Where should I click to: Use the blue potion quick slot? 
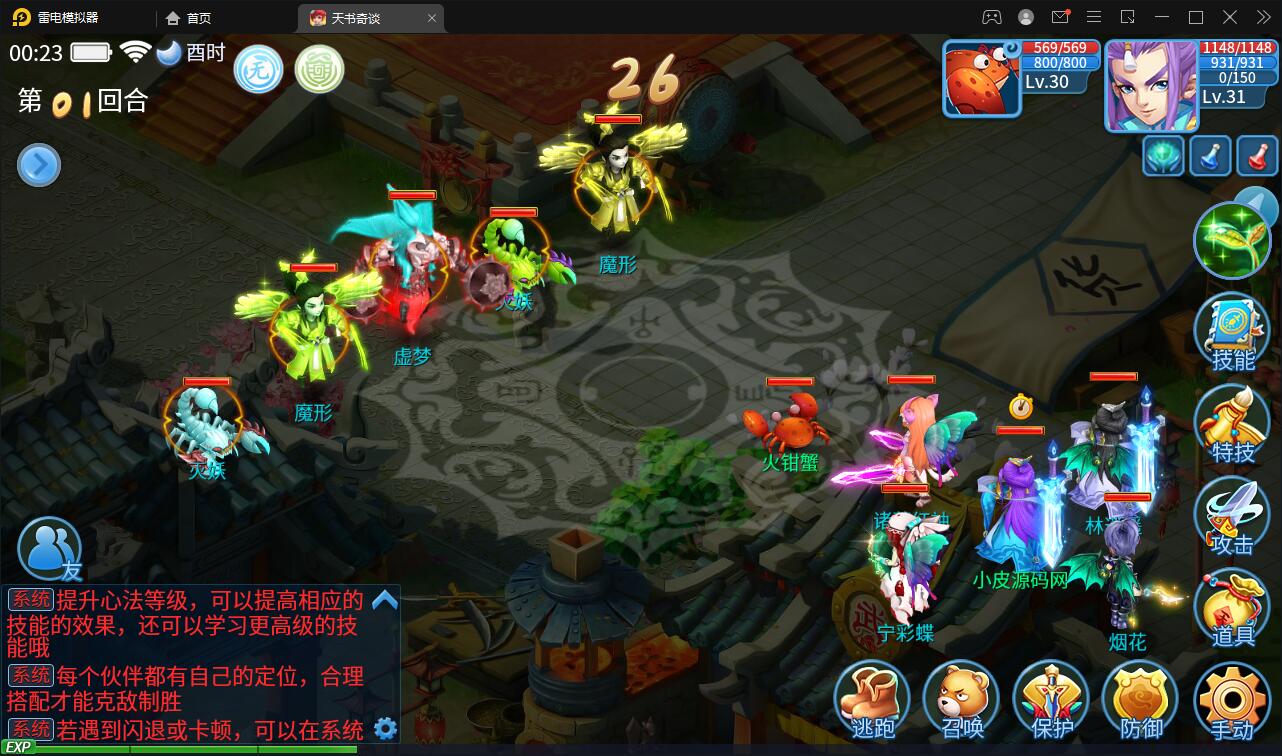click(1210, 156)
